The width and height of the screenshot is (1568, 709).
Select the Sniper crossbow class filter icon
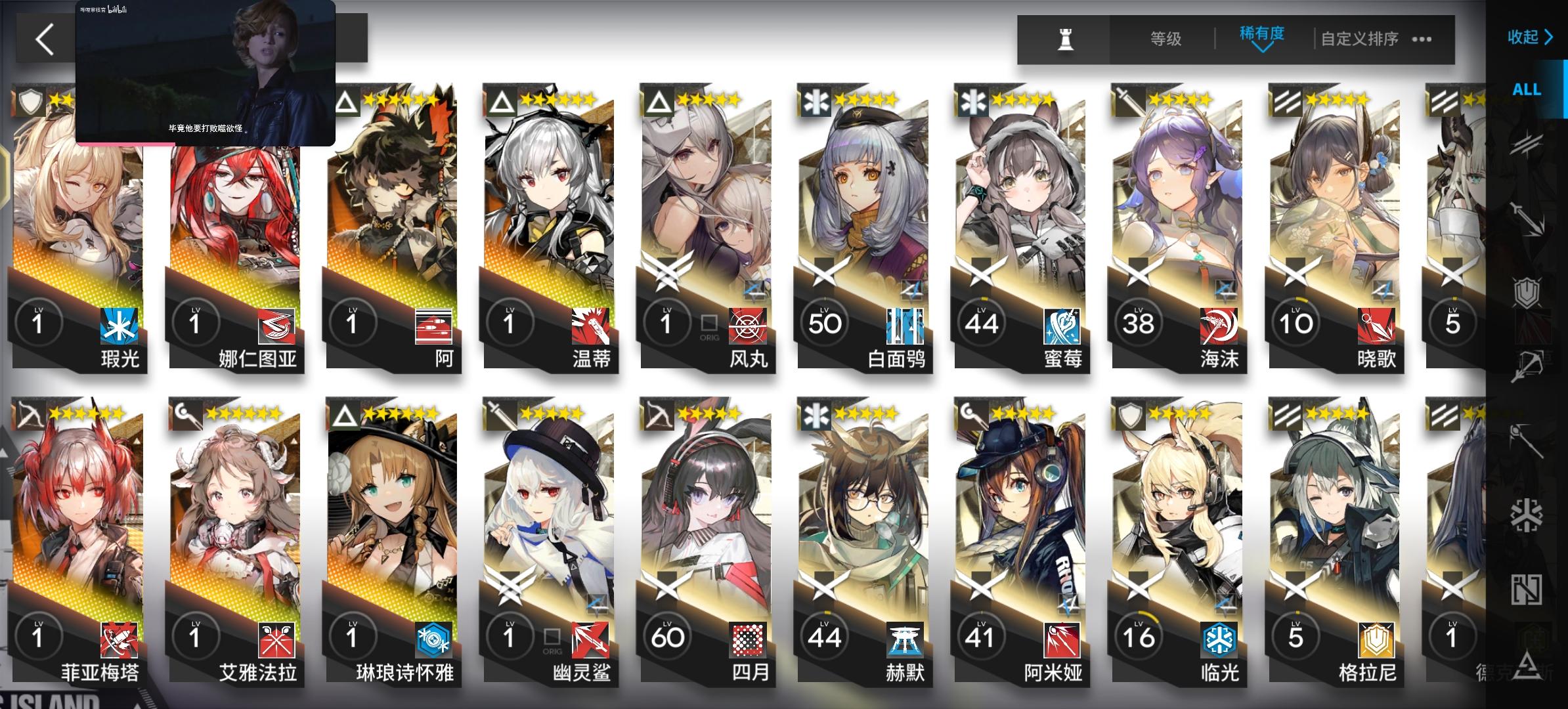click(x=1527, y=364)
